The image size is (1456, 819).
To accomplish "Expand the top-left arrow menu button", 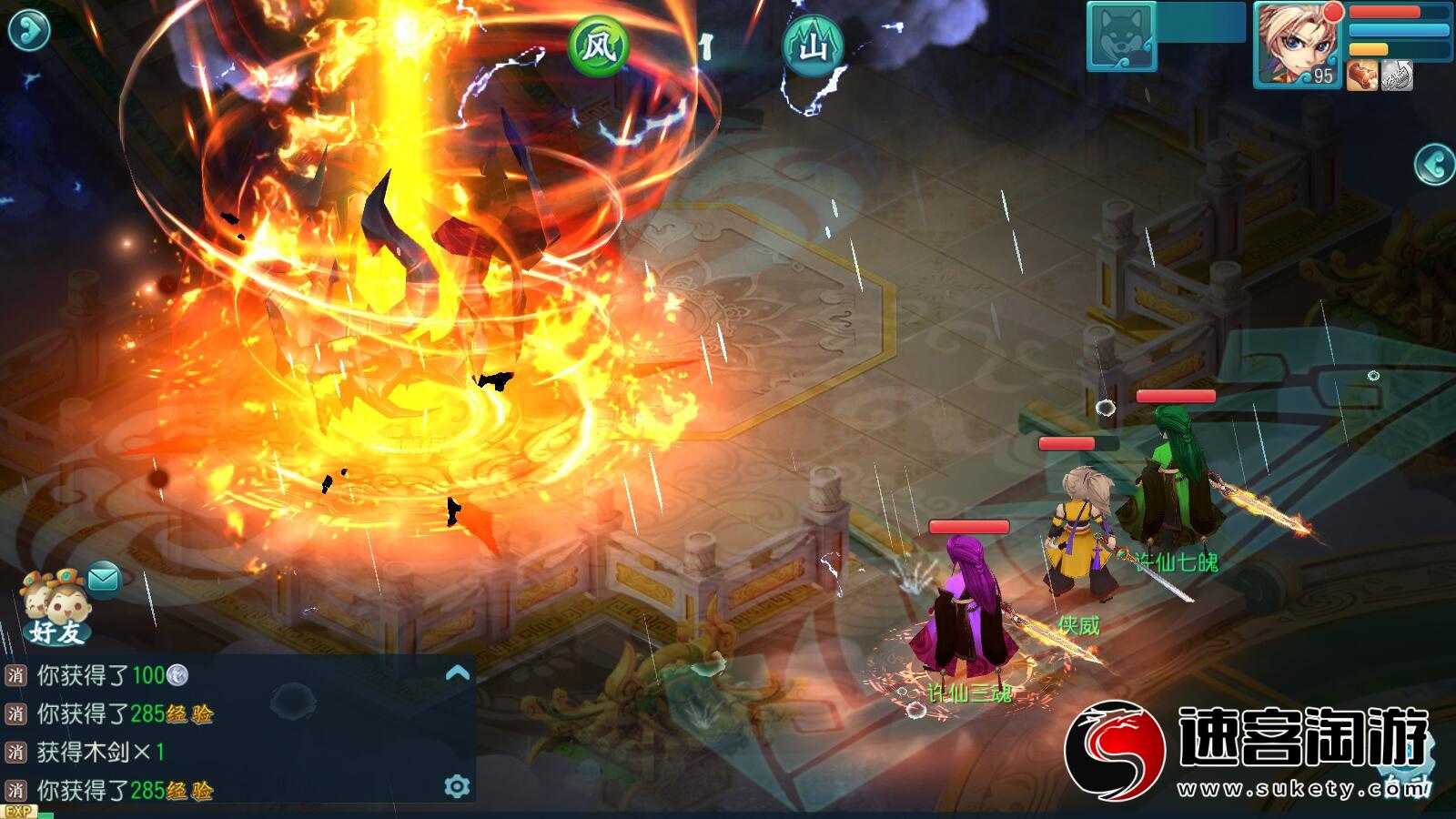I will [28, 30].
